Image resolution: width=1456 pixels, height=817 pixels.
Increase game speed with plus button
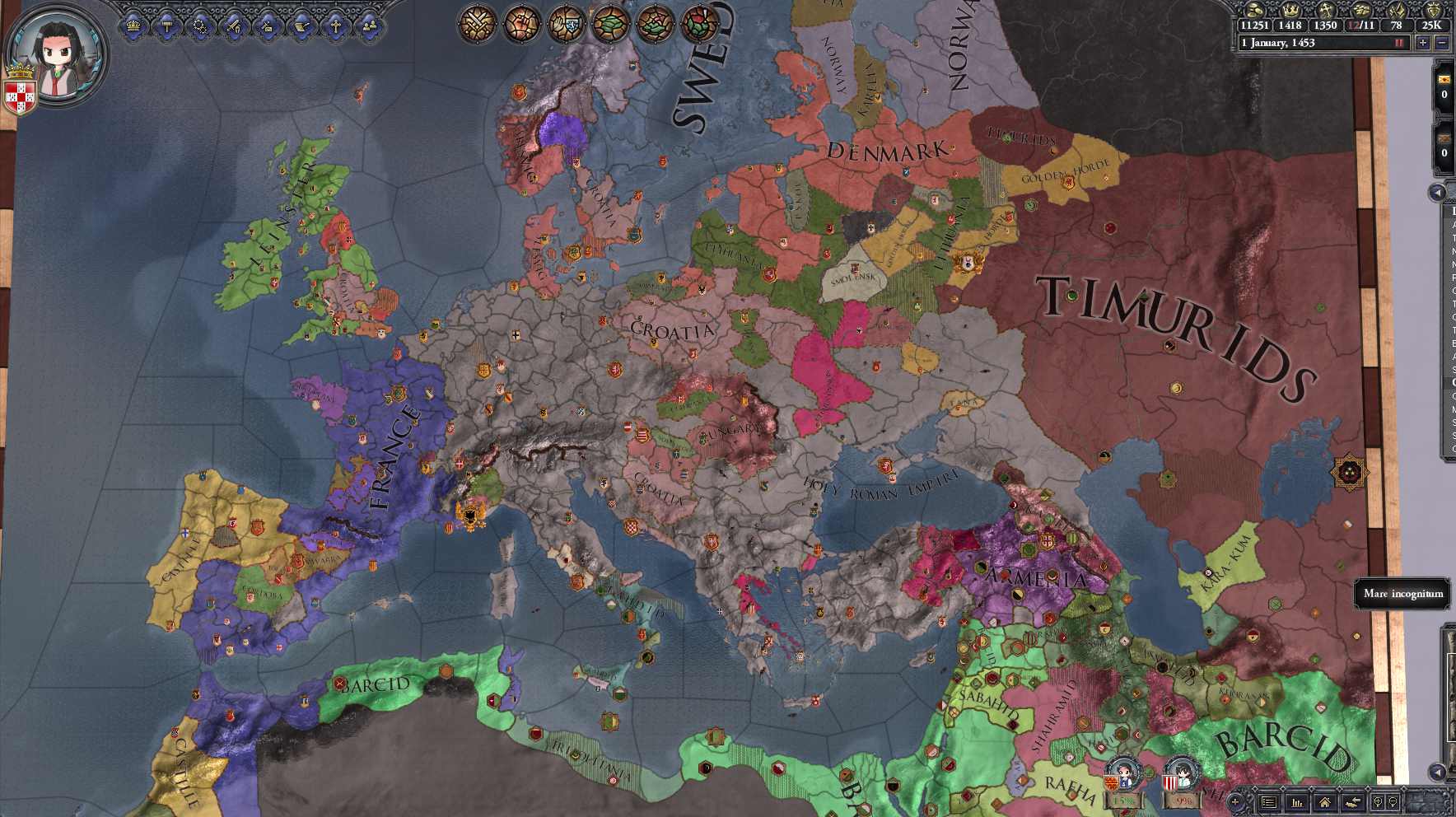tap(1423, 43)
